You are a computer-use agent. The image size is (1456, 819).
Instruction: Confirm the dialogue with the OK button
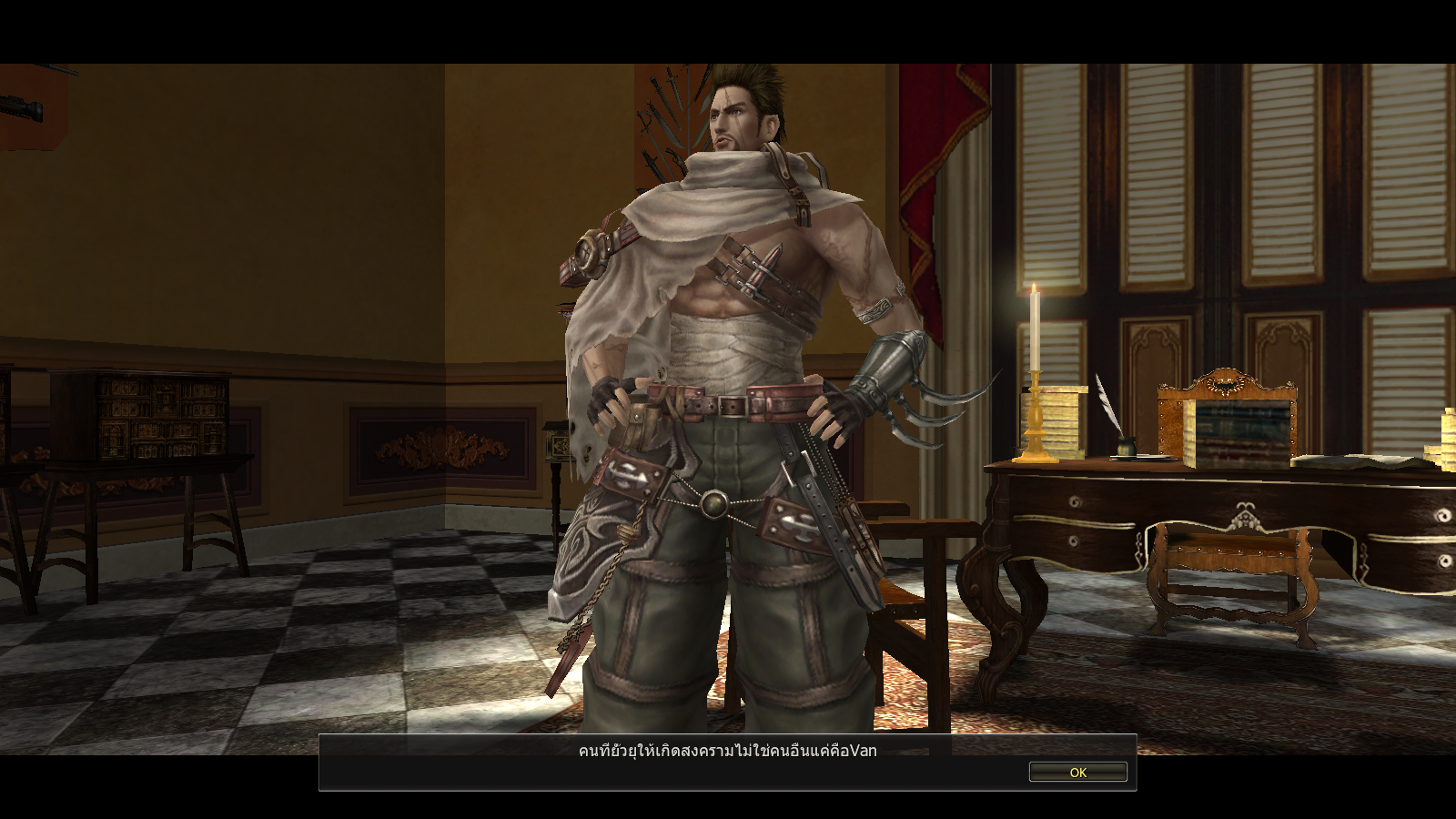pyautogui.click(x=1077, y=772)
